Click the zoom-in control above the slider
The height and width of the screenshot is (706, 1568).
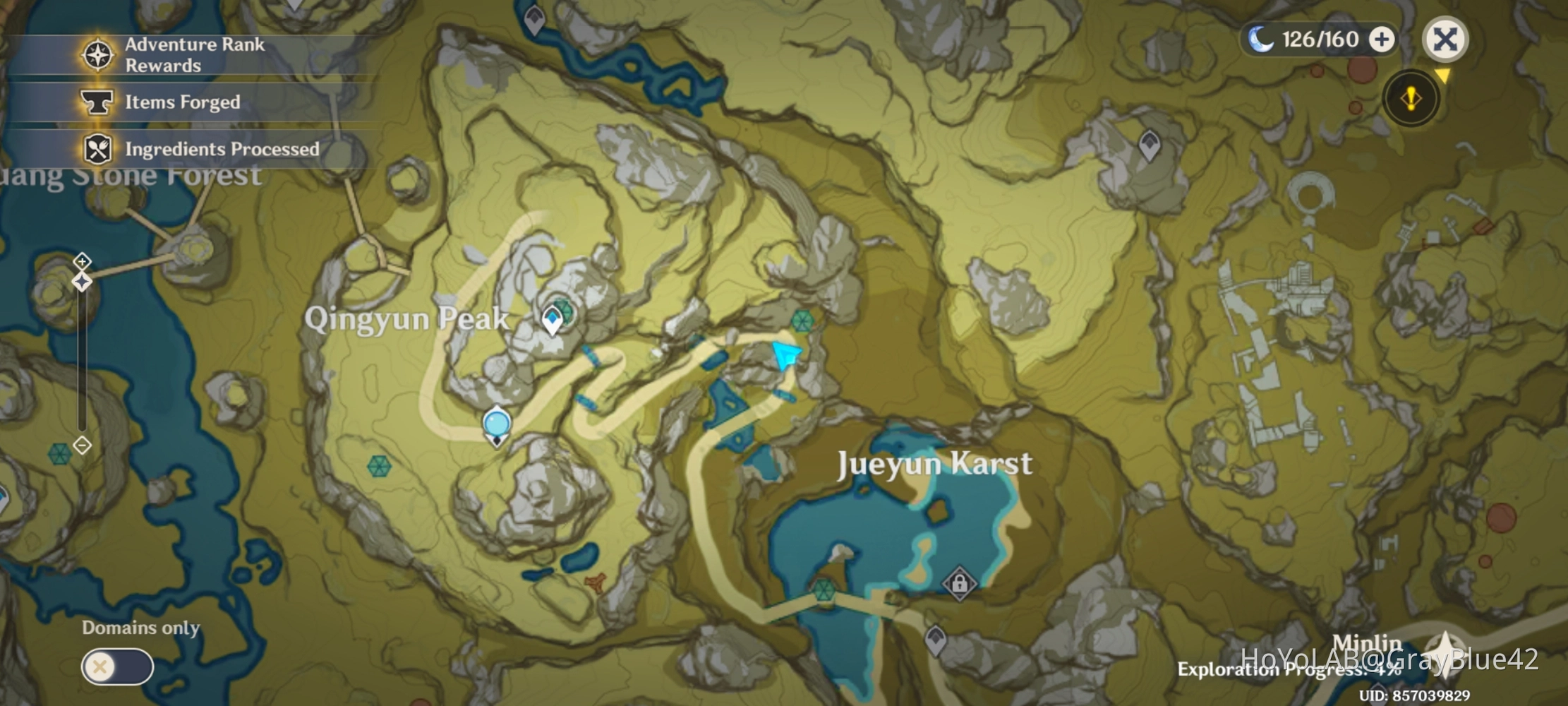pos(83,261)
